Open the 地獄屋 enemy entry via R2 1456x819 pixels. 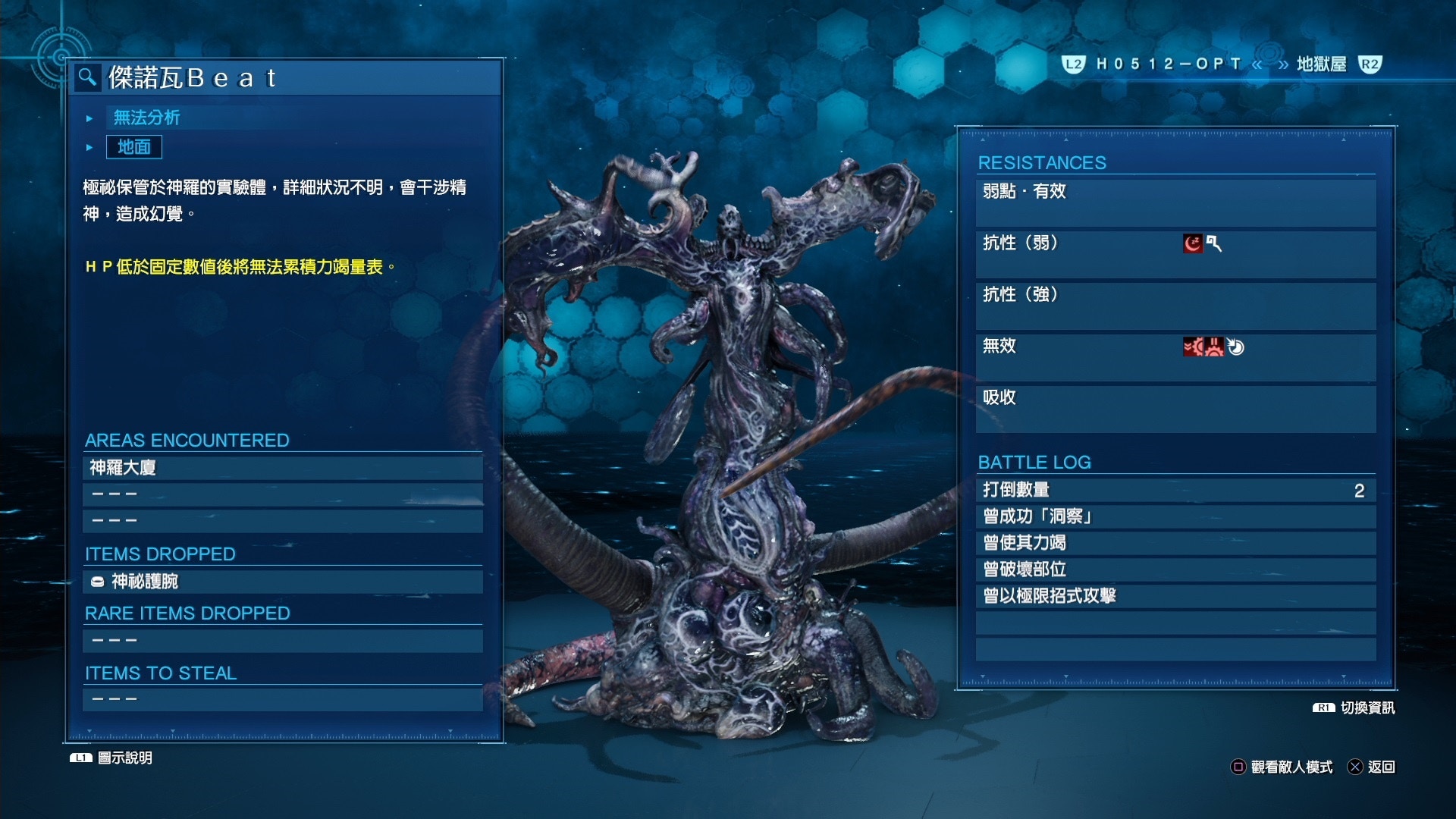click(1370, 65)
